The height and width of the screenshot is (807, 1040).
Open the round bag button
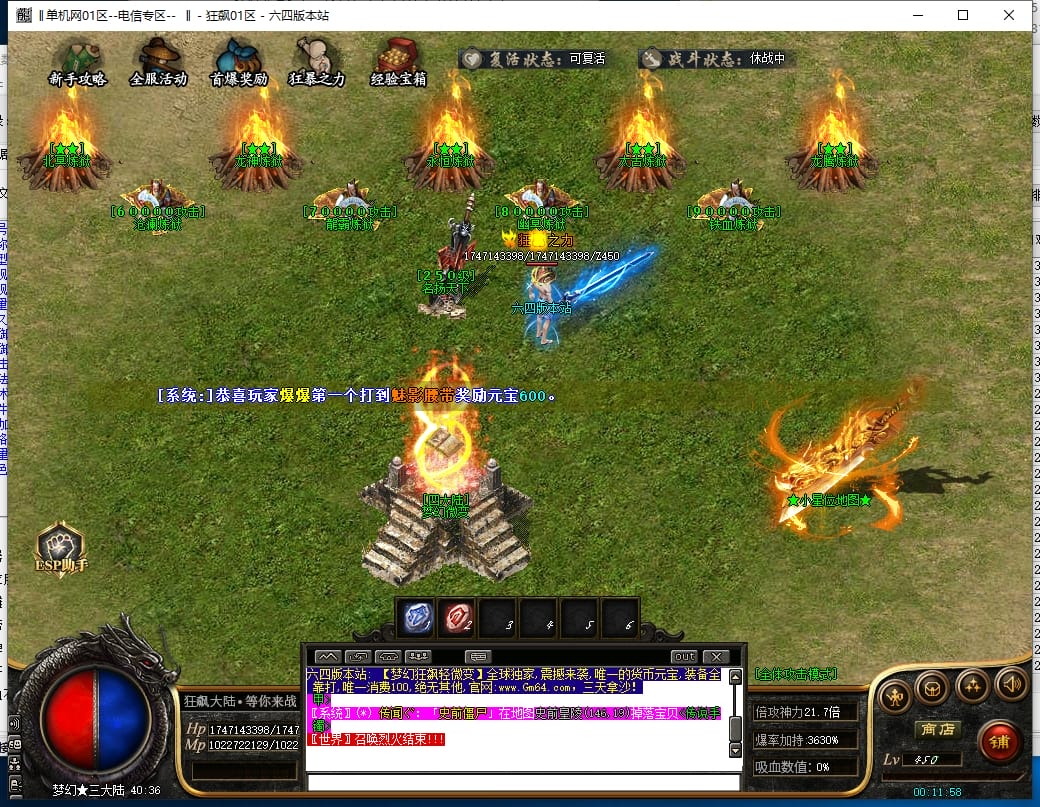(932, 686)
